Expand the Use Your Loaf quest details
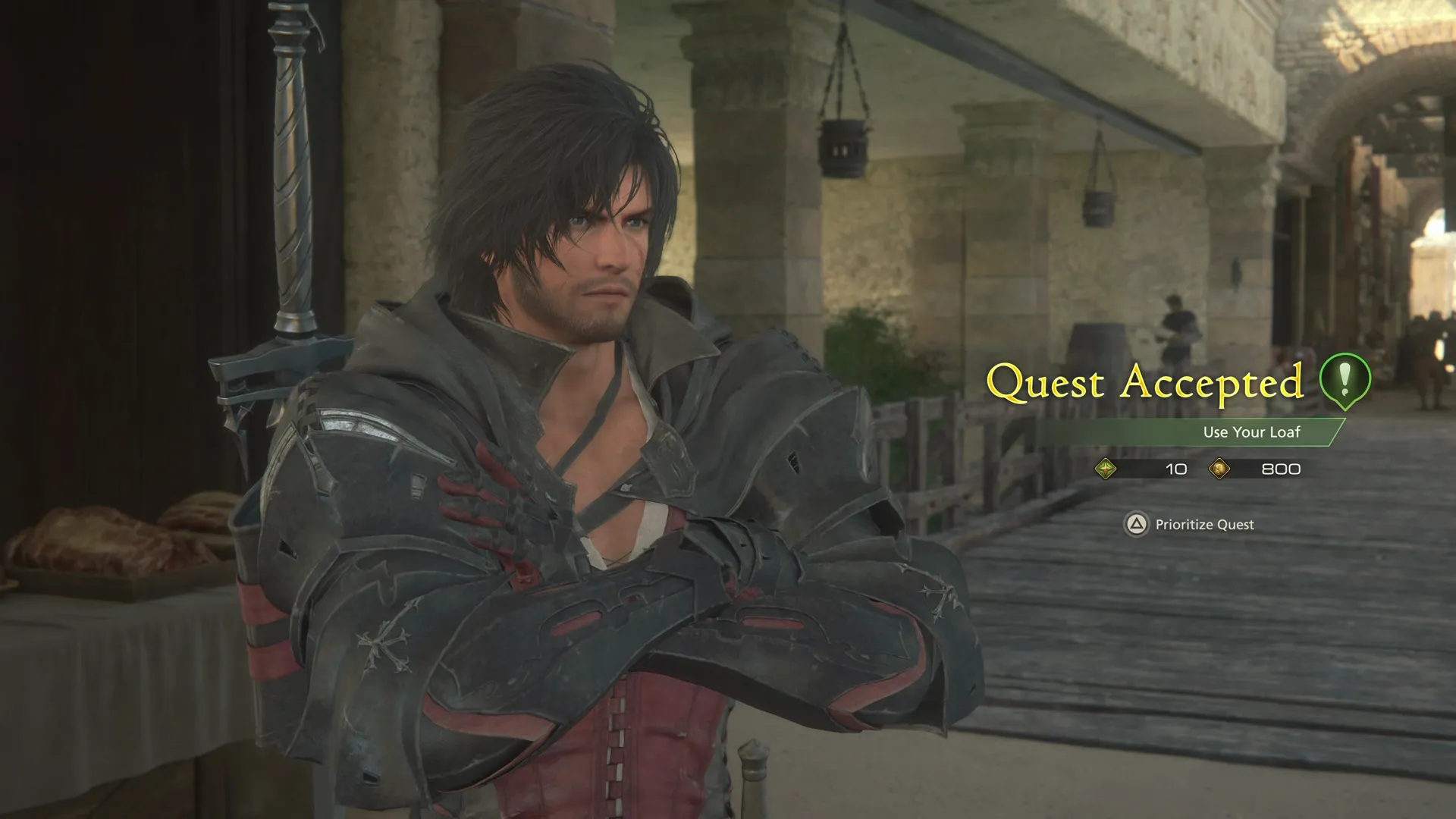Image resolution: width=1456 pixels, height=819 pixels. (x=1251, y=432)
